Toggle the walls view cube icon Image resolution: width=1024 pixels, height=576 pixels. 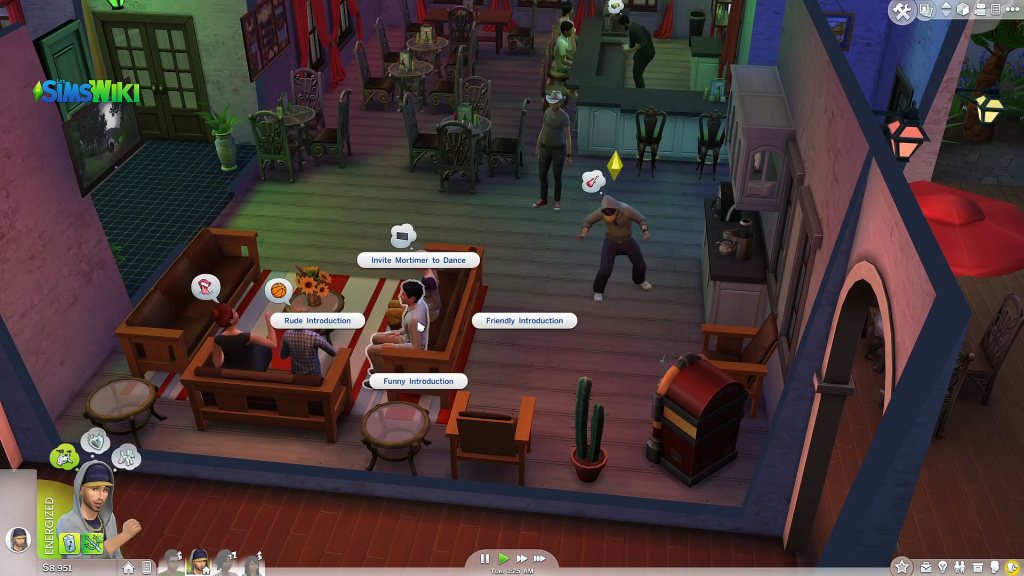click(x=963, y=11)
